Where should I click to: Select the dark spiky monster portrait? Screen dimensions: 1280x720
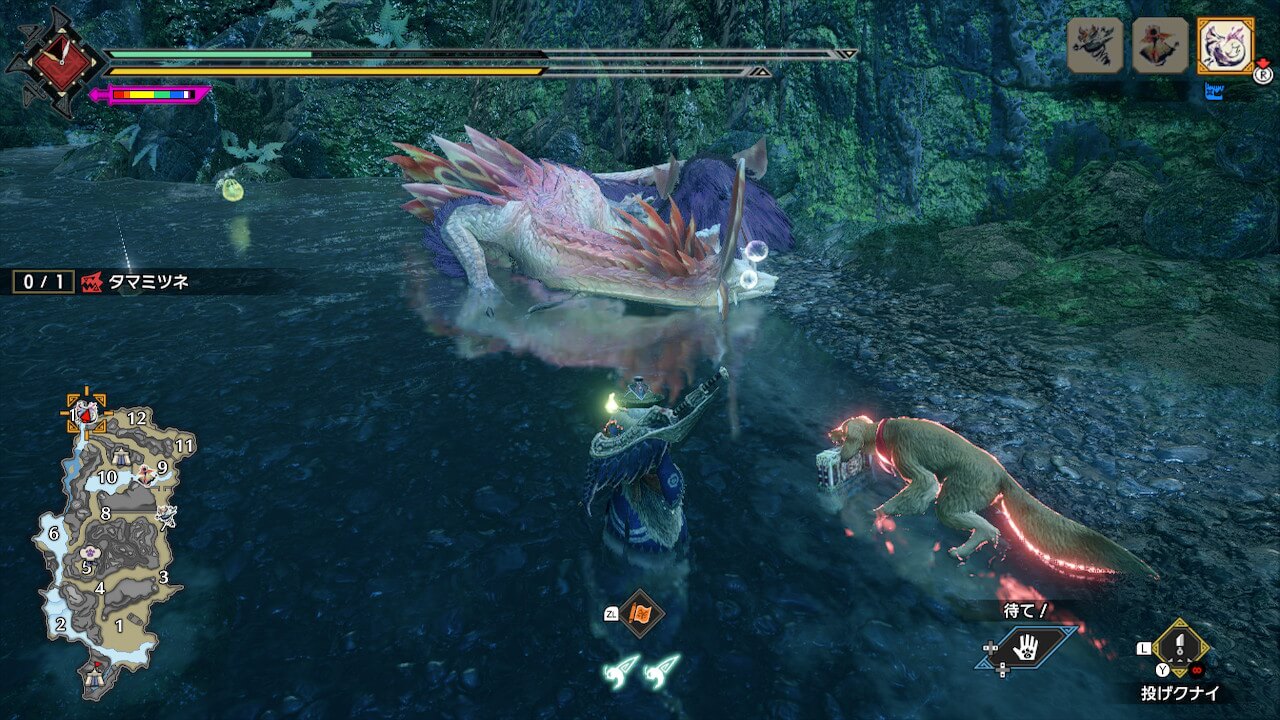(x=1095, y=45)
